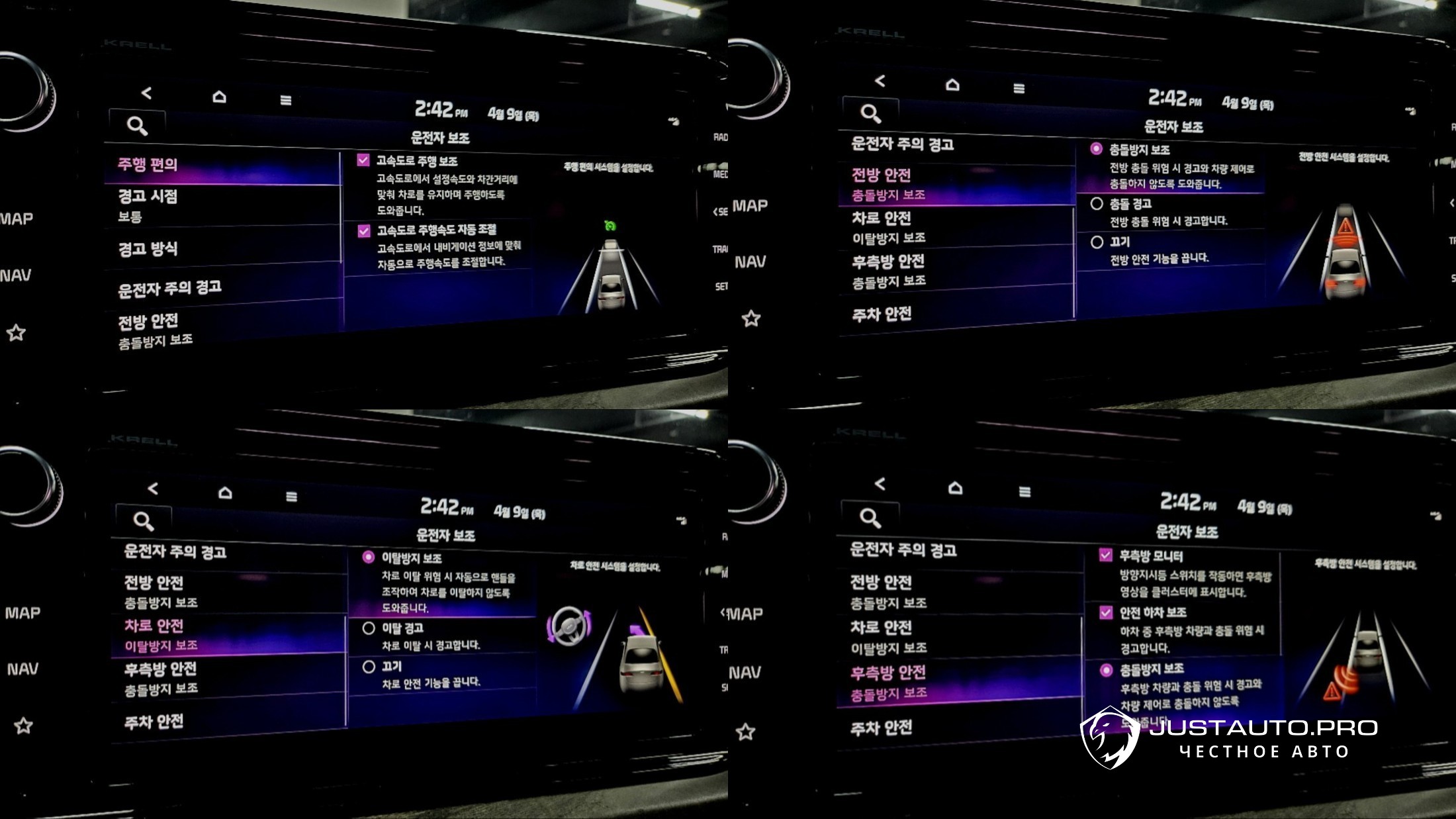Uncheck 고속도로 주행속도 자동 조절 option

(364, 231)
